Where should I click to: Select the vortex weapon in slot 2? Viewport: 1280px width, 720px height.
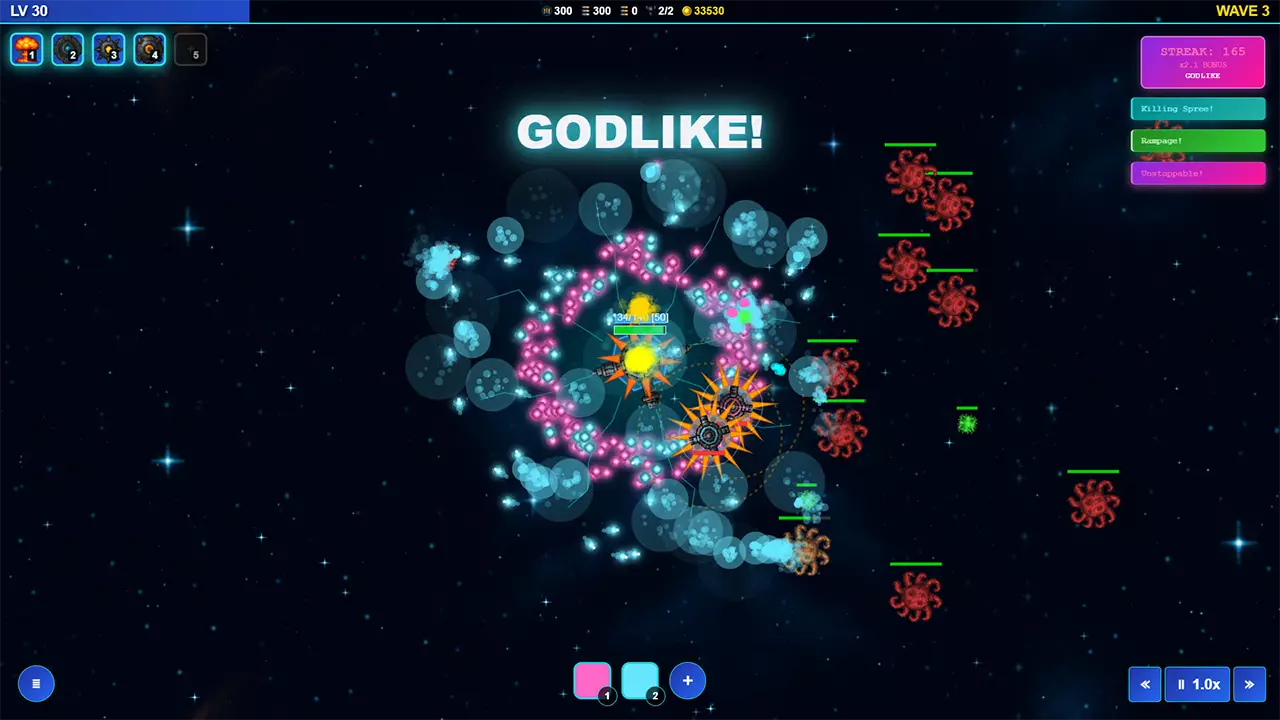coord(67,49)
